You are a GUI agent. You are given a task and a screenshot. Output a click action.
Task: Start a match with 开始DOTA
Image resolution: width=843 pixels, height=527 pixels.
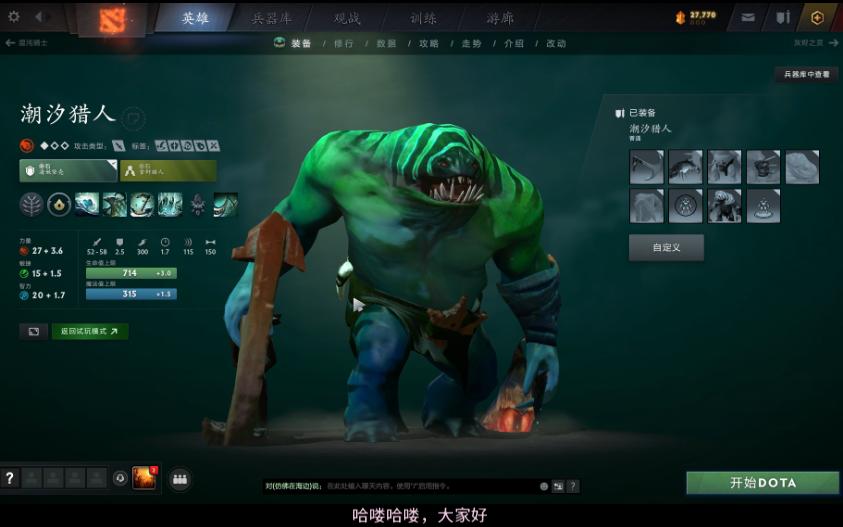point(762,483)
